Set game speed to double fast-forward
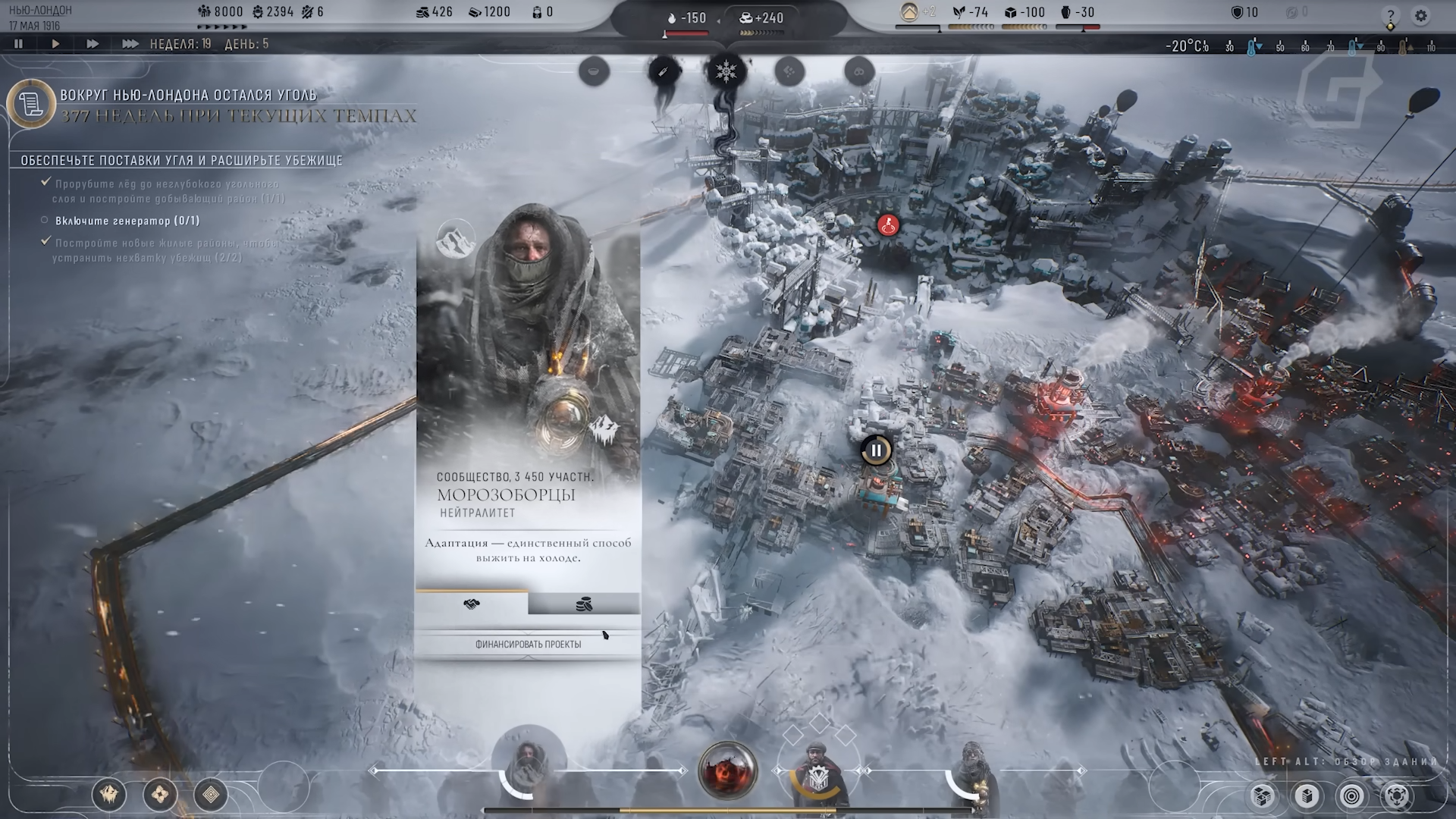Image resolution: width=1456 pixels, height=819 pixels. pos(93,44)
